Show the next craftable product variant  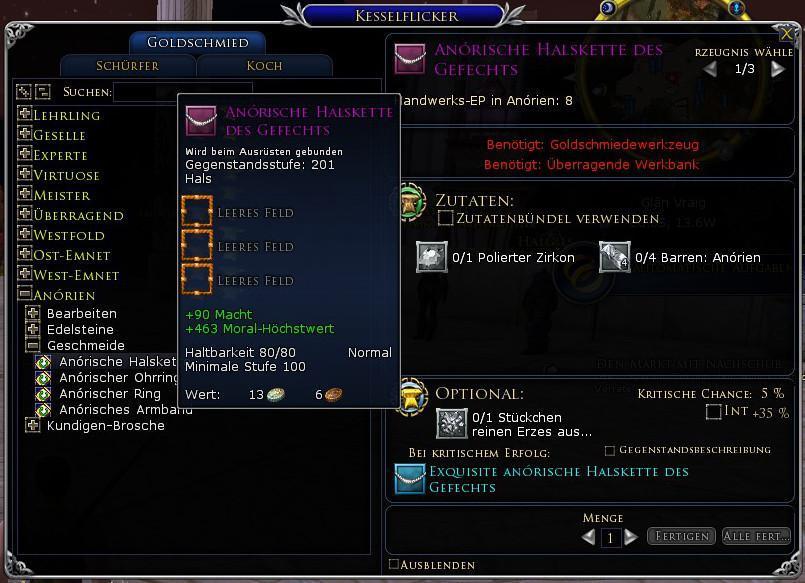[x=778, y=70]
